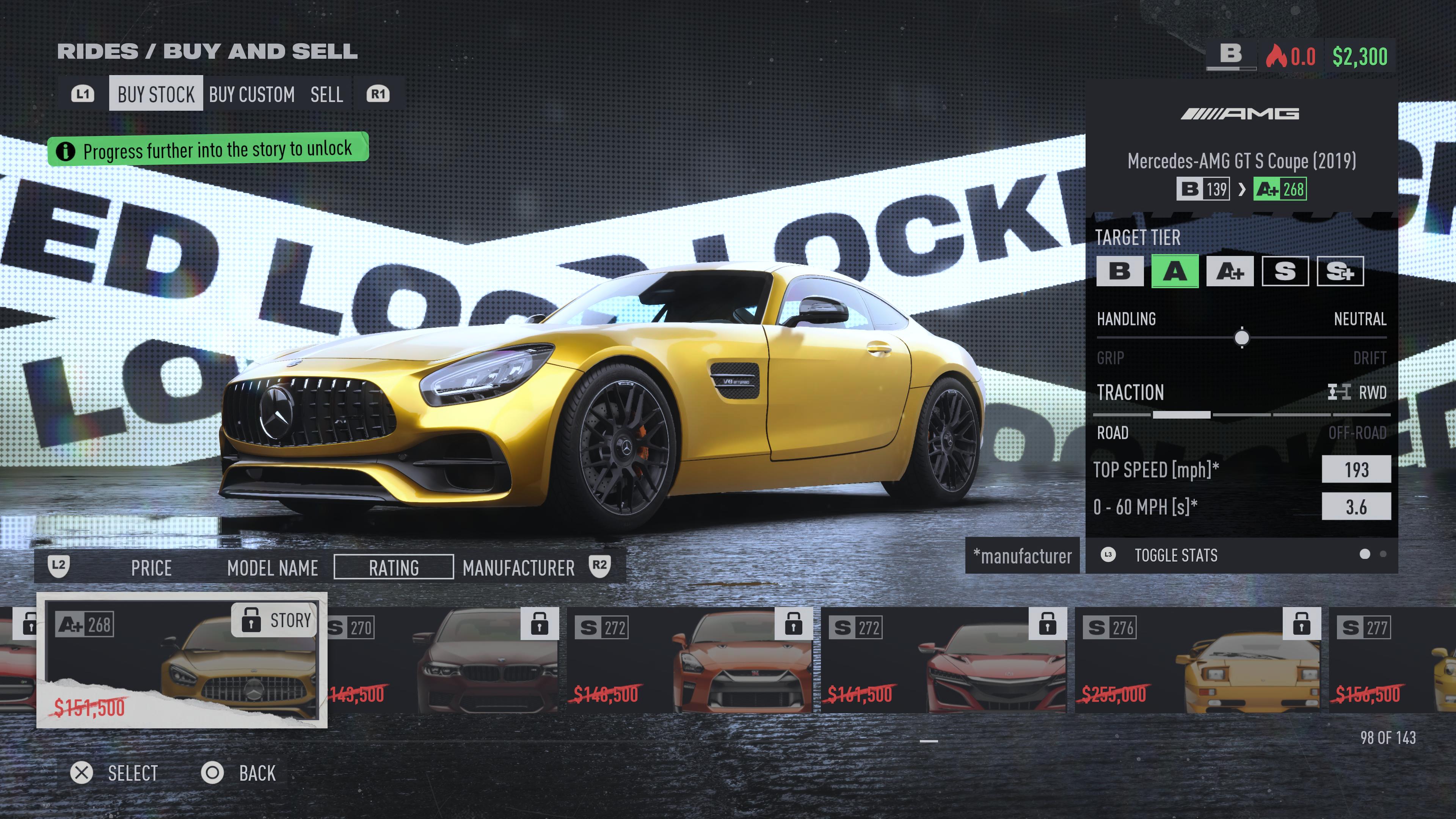Switch to the Buy Stock tab
This screenshot has width=1456, height=819.
click(155, 94)
